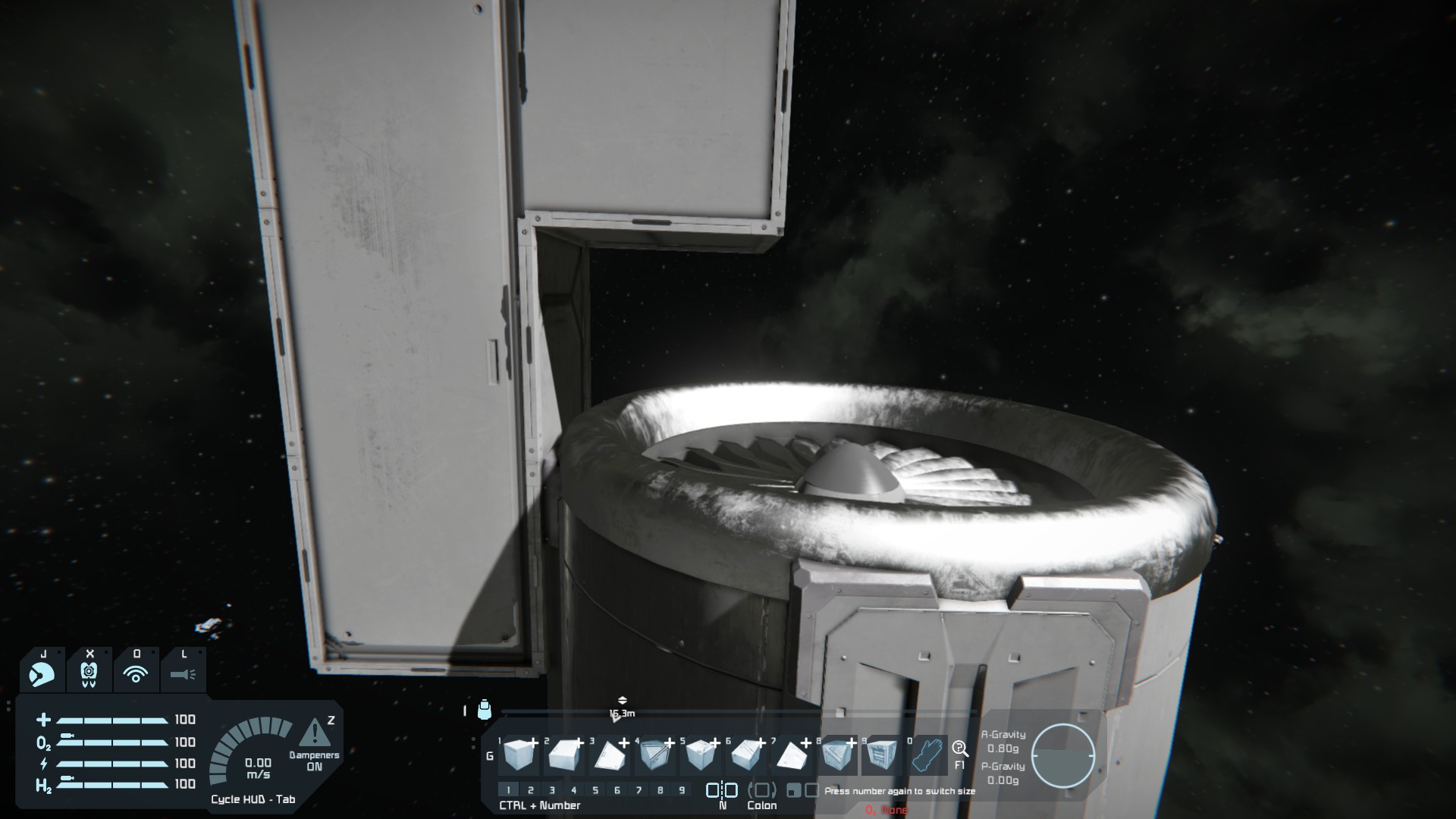Toggle the jetpack icon
1456x819 pixels.
(x=89, y=673)
